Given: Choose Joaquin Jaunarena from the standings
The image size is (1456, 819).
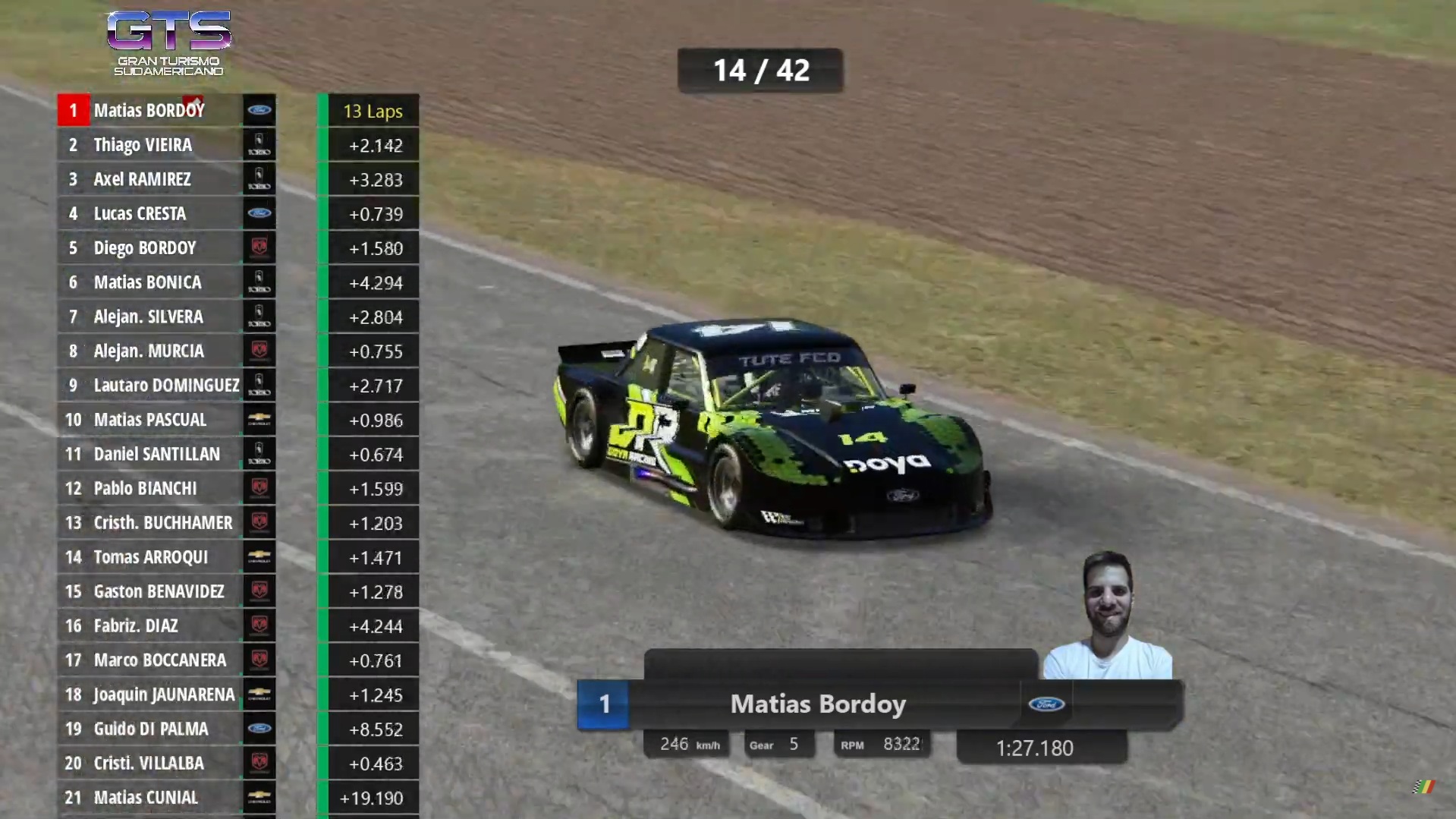Looking at the screenshot, I should coord(164,695).
